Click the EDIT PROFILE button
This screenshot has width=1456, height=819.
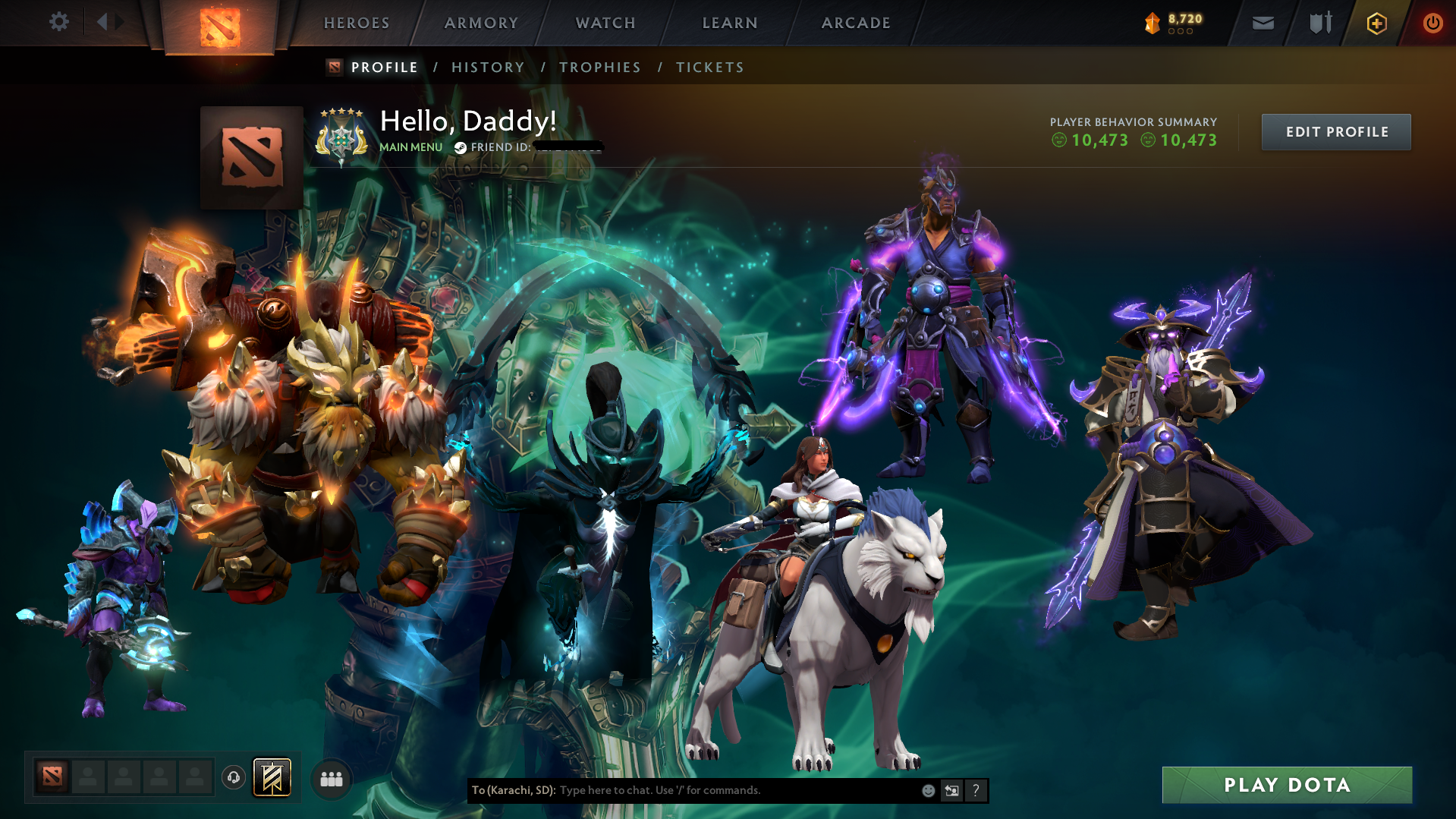pos(1335,131)
